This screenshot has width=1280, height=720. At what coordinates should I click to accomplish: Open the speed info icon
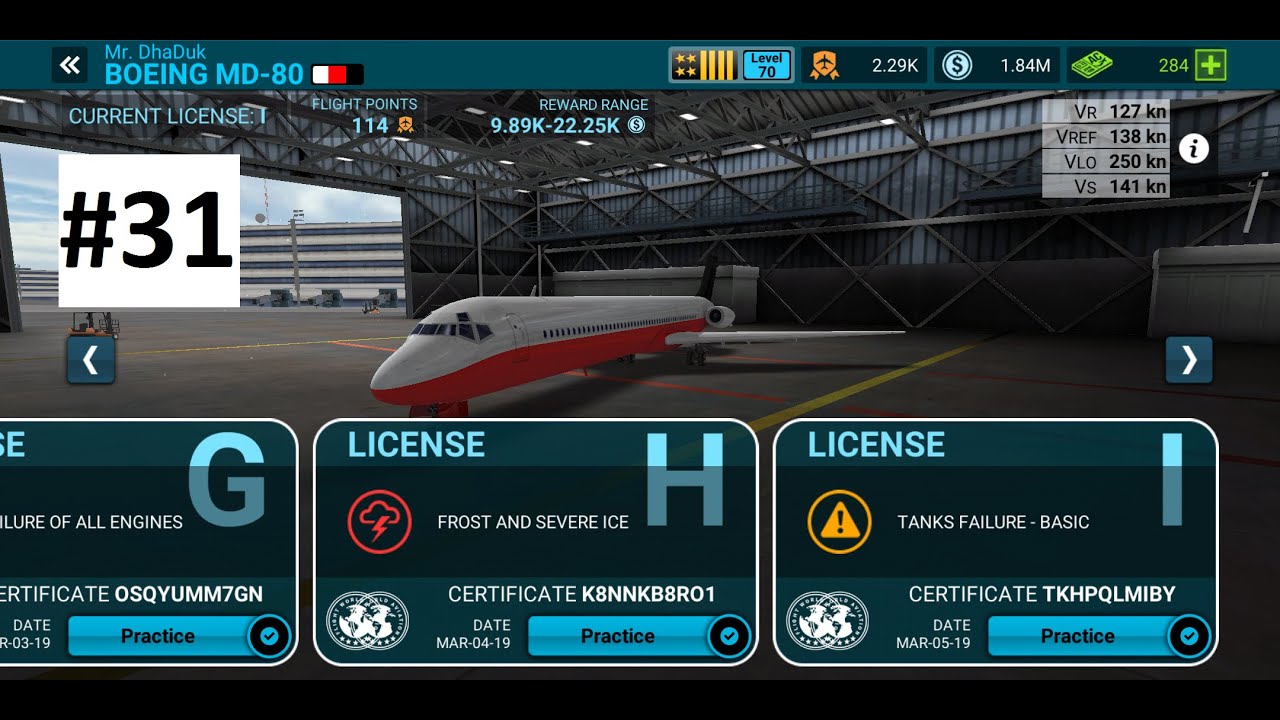click(x=1193, y=149)
